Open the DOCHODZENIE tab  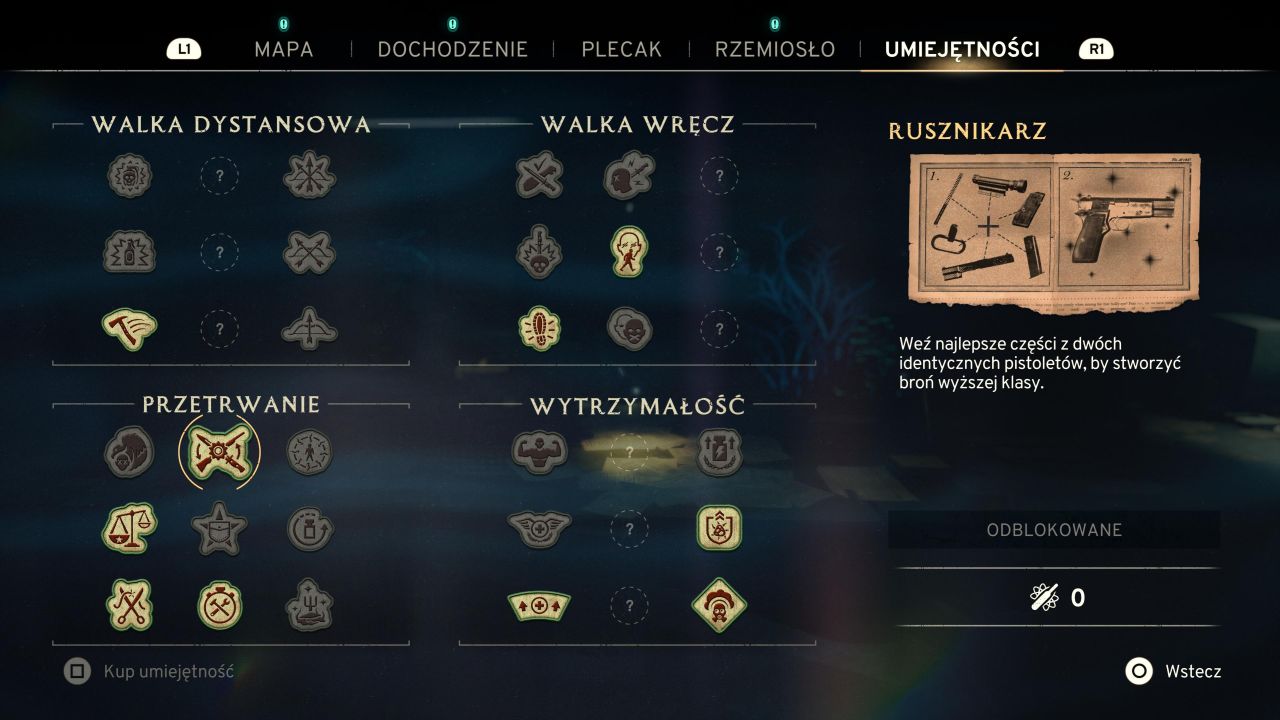[x=452, y=49]
